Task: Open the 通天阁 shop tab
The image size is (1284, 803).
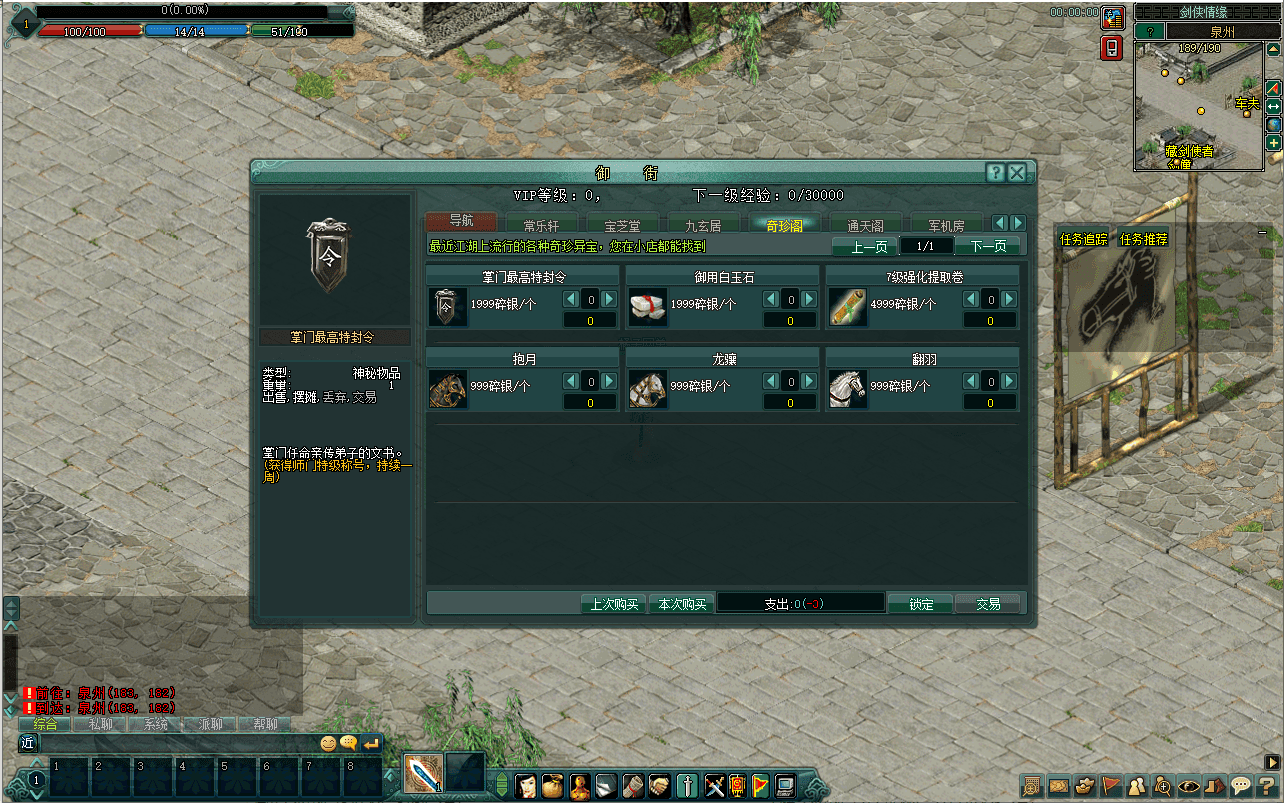Action: 865,226
